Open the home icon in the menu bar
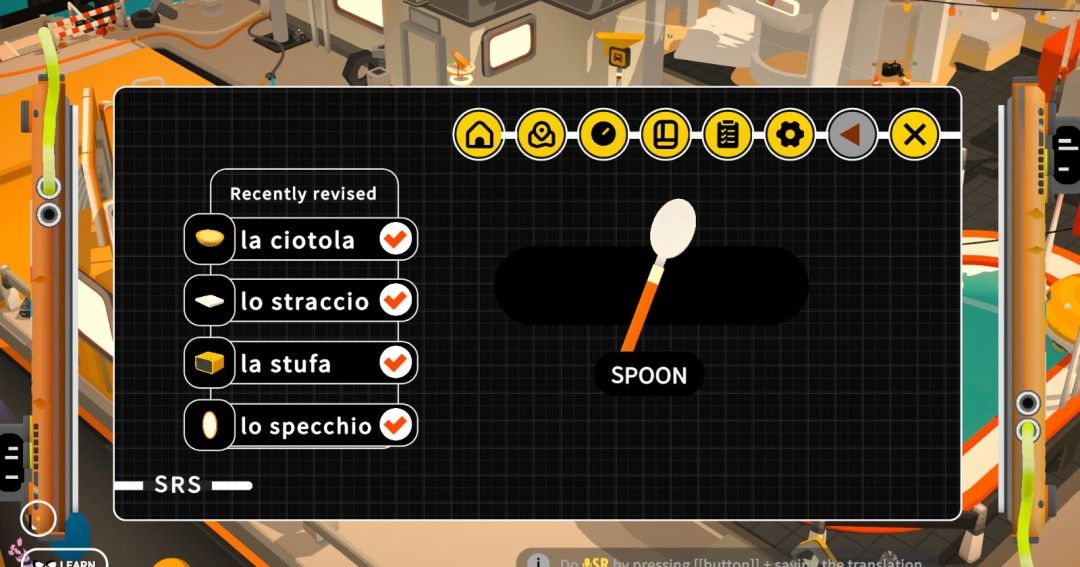Image resolution: width=1080 pixels, height=567 pixels. tap(479, 134)
